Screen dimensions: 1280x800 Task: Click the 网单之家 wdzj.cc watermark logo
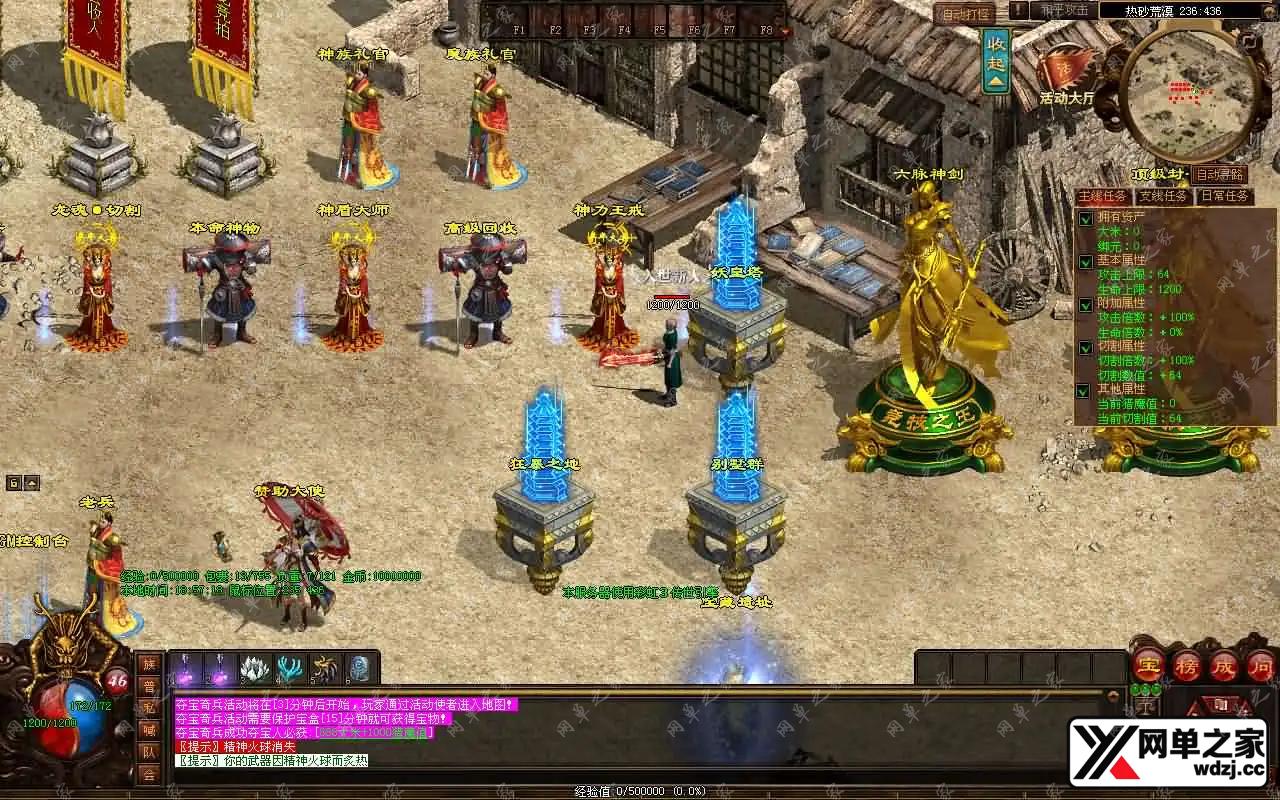click(1168, 752)
